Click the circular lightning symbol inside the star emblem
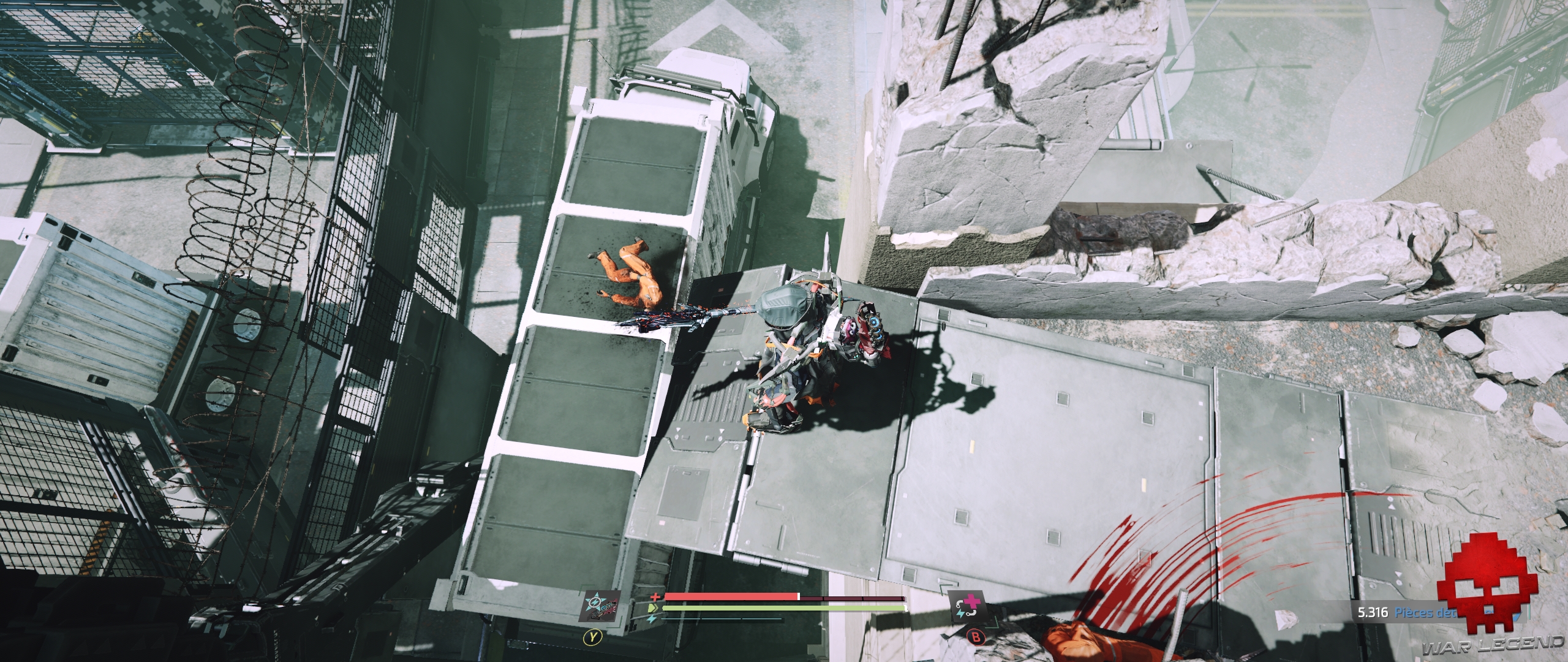This screenshot has height=662, width=1568. tap(595, 603)
